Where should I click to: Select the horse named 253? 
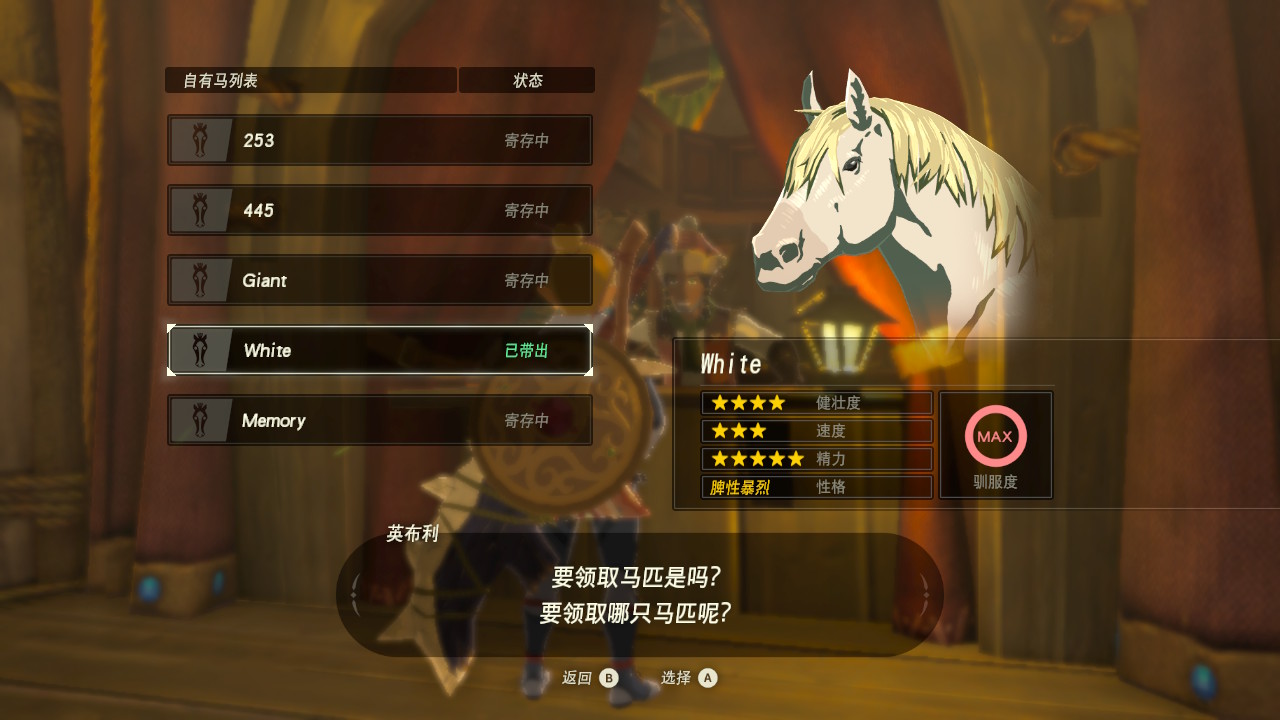pyautogui.click(x=380, y=140)
